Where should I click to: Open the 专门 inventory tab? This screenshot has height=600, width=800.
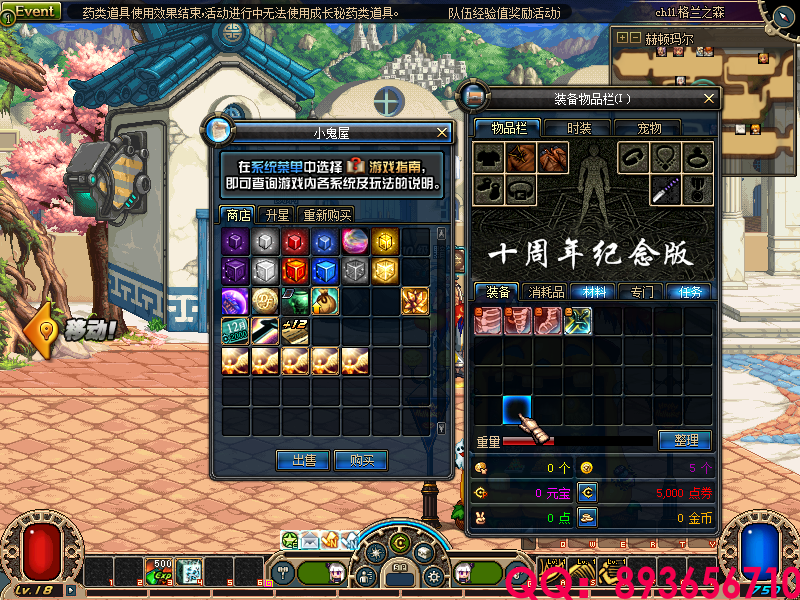point(642,292)
